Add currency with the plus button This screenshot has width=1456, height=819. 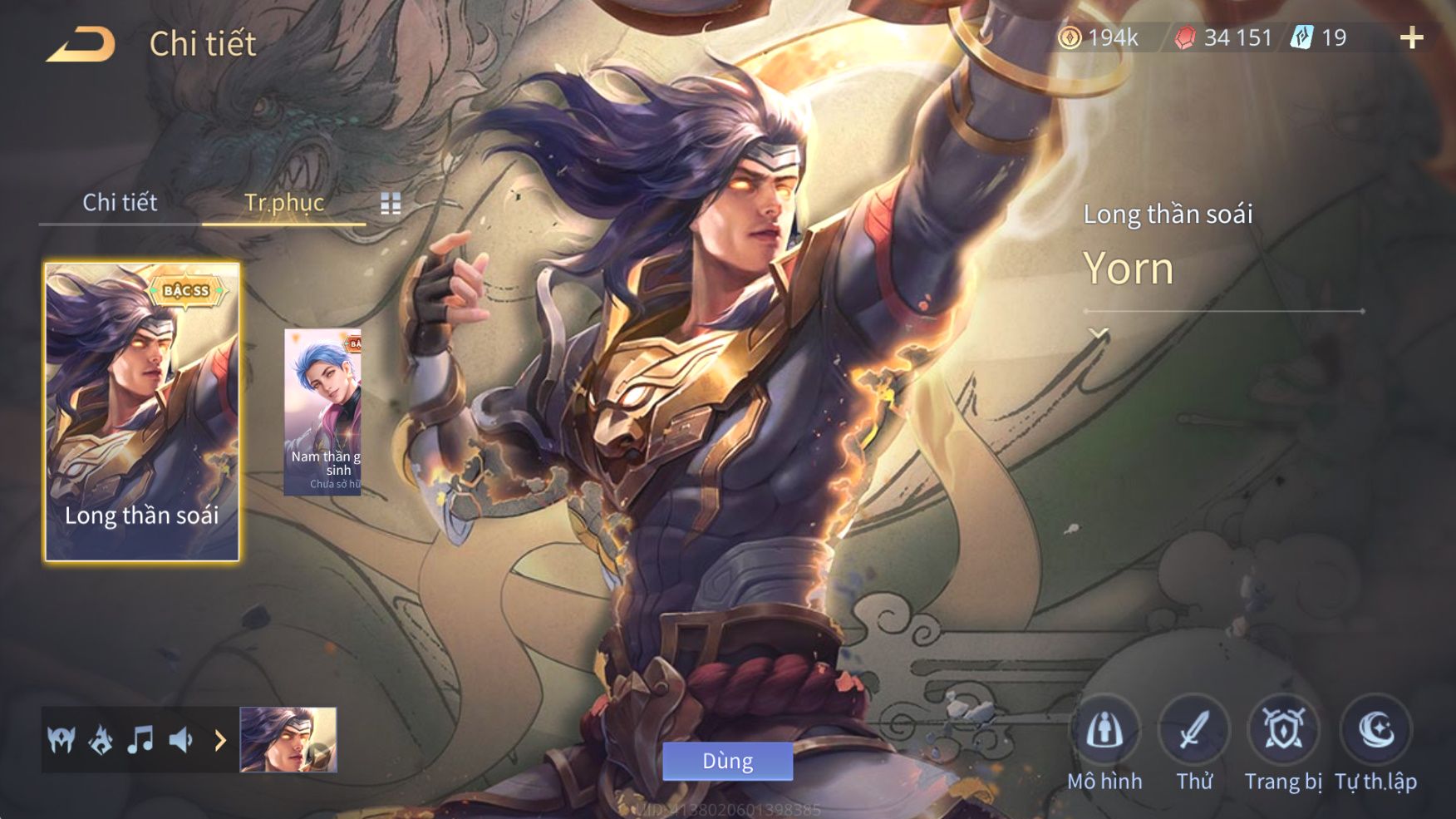point(1411,37)
